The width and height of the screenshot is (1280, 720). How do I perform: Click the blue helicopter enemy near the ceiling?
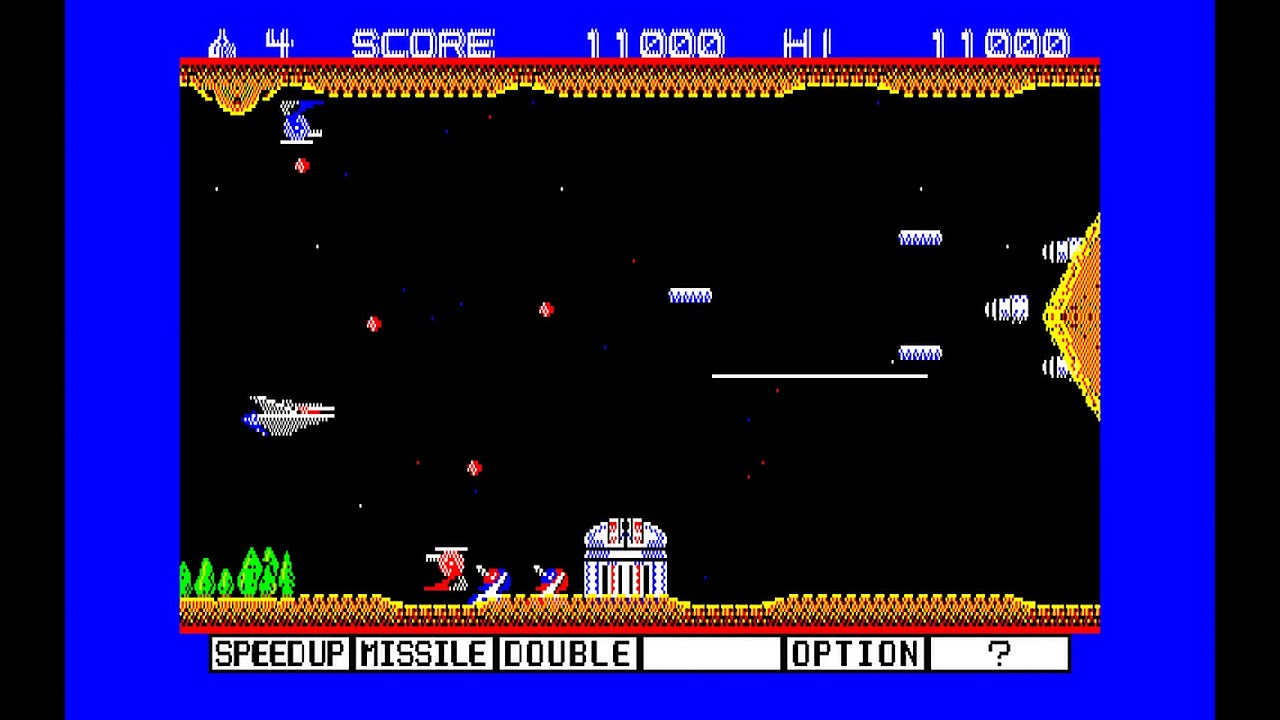[300, 120]
